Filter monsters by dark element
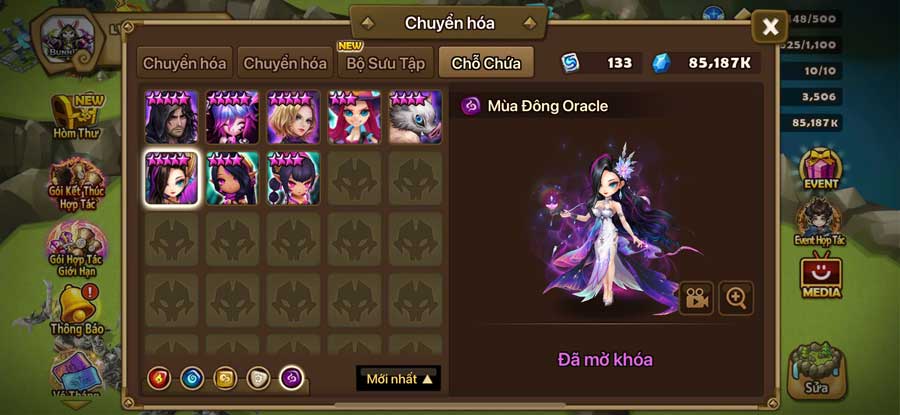This screenshot has height=415, width=900. click(x=291, y=378)
